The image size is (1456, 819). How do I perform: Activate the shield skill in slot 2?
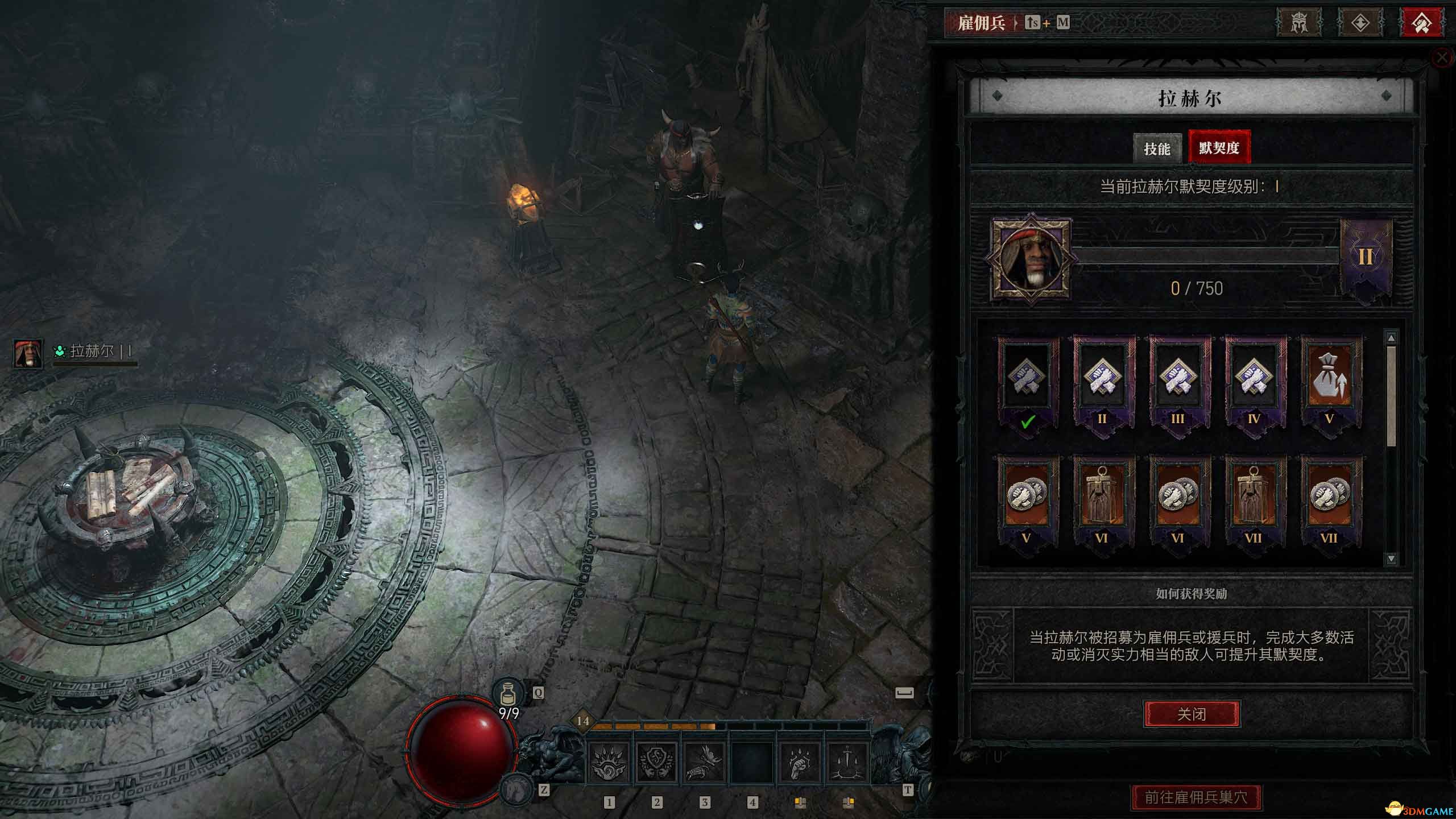(x=656, y=762)
